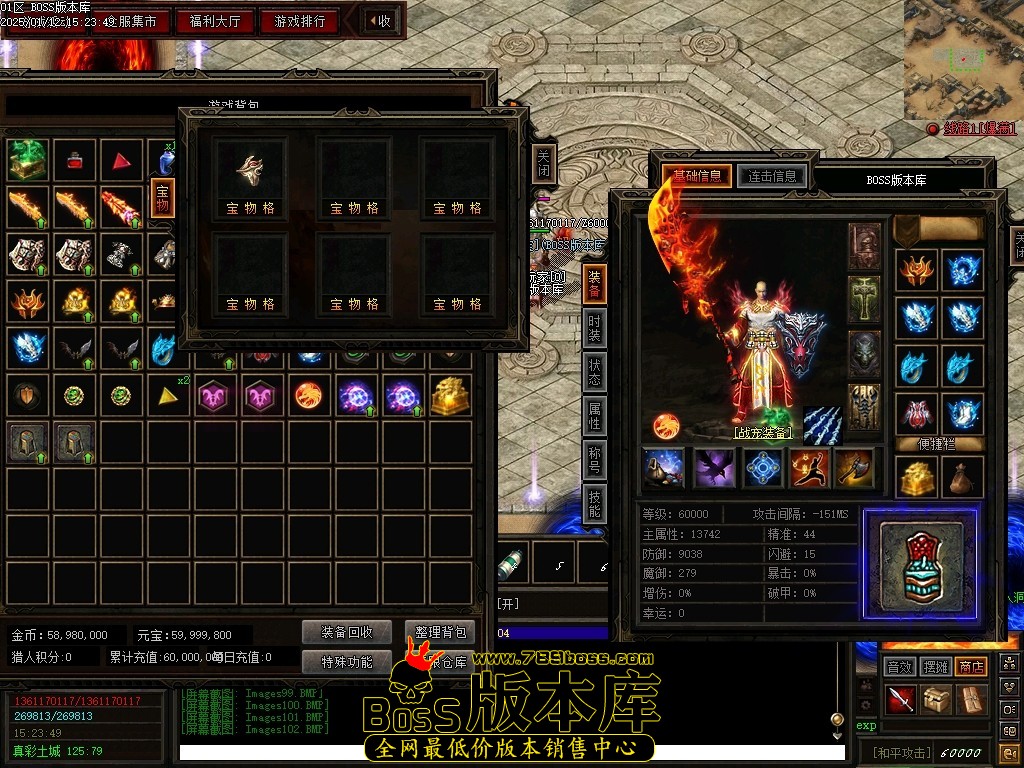Toggle the 音效 sound button
This screenshot has height=768, width=1024.
click(x=899, y=666)
